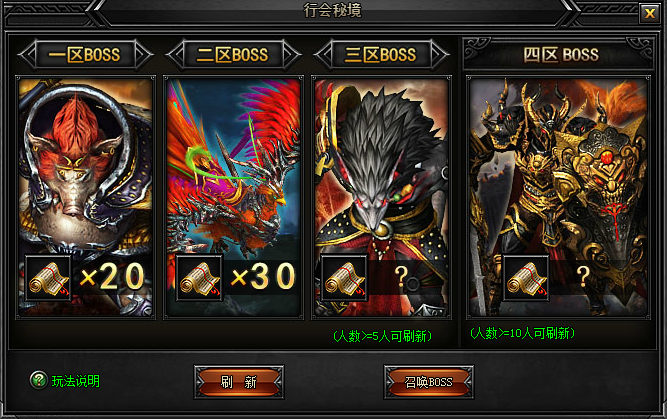Summon the boss with 召唤BOSS

click(x=428, y=381)
